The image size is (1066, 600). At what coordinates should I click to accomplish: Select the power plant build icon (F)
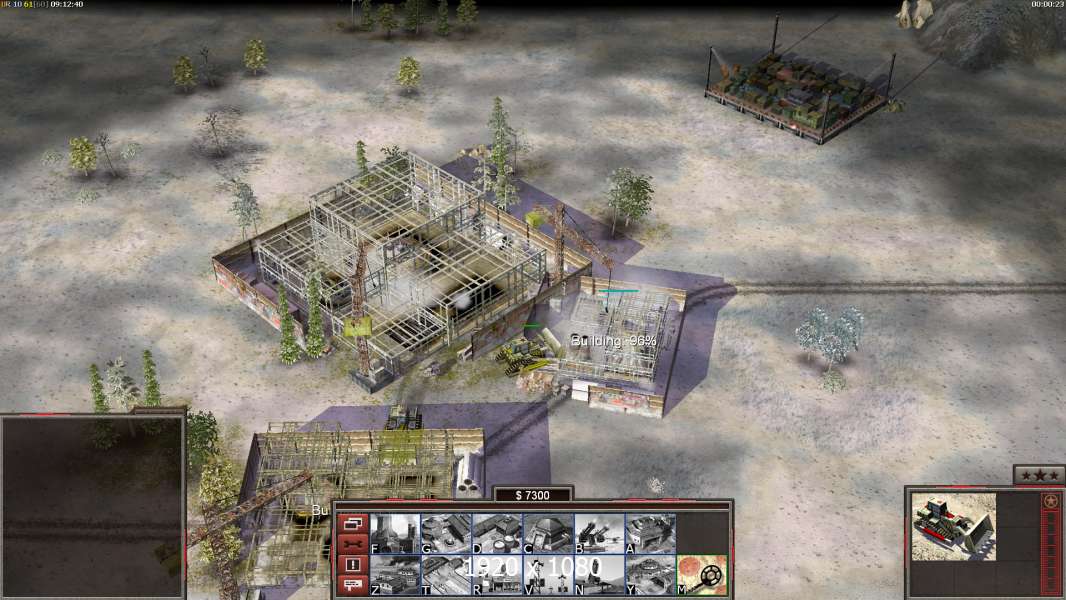pos(395,534)
